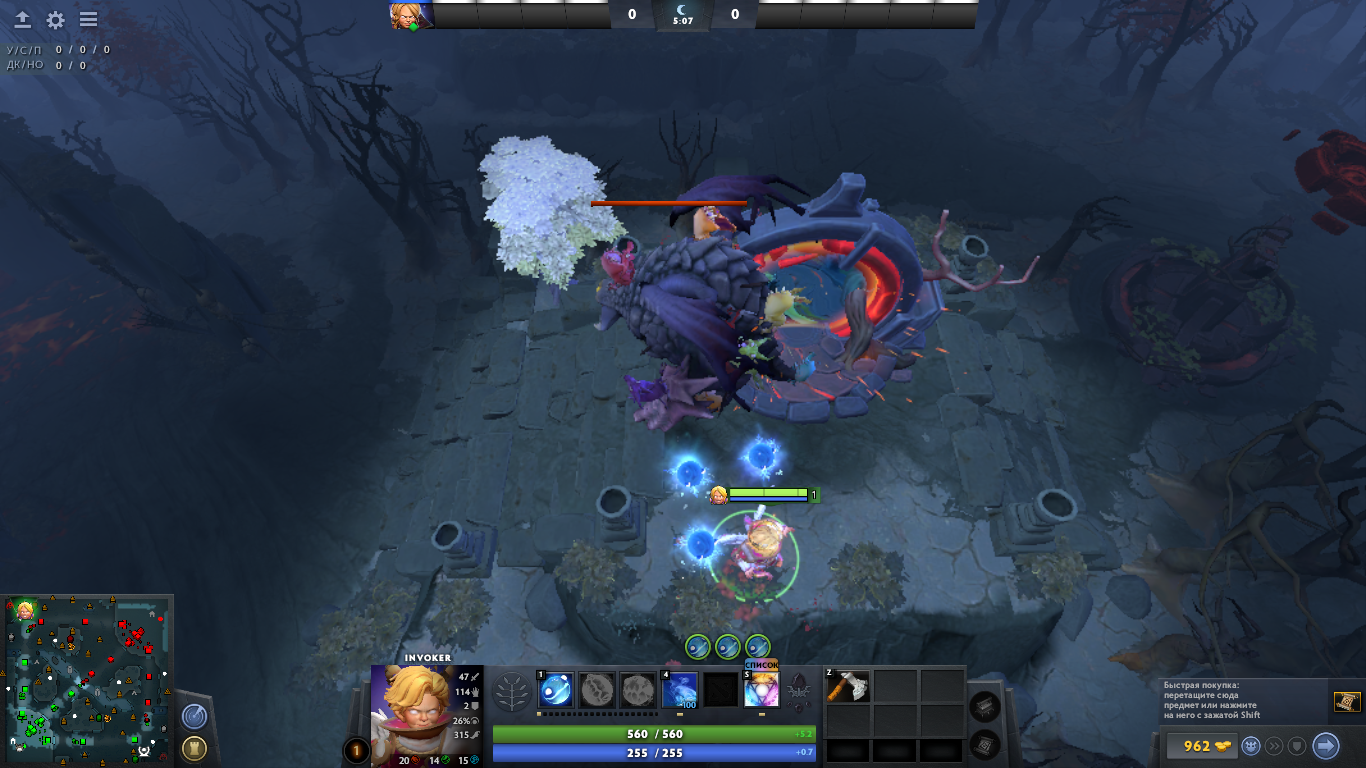Activate the Cold Snap ability
1366x768 pixels.
680,690
